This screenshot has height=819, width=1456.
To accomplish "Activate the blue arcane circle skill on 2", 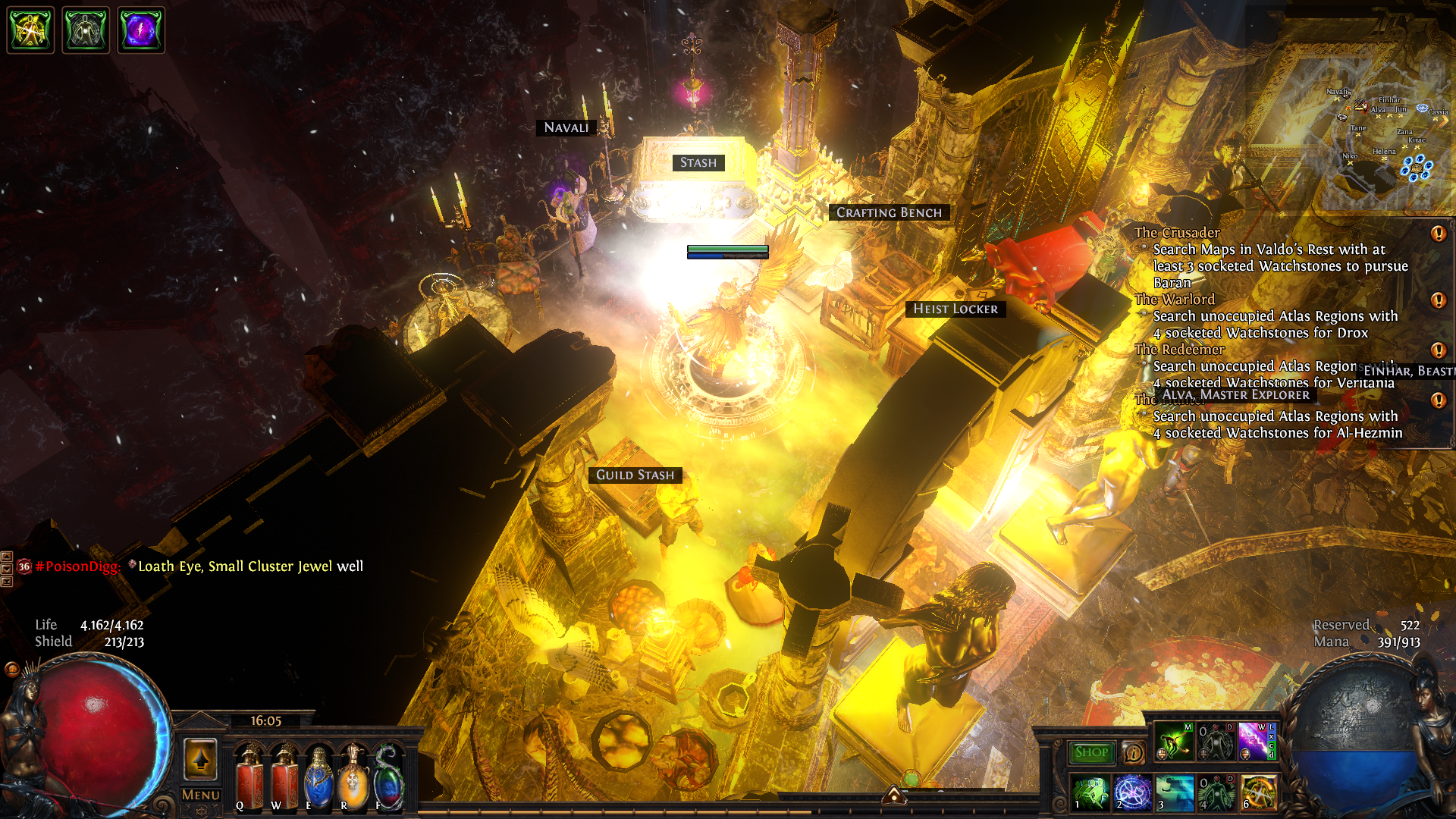I will (1132, 792).
